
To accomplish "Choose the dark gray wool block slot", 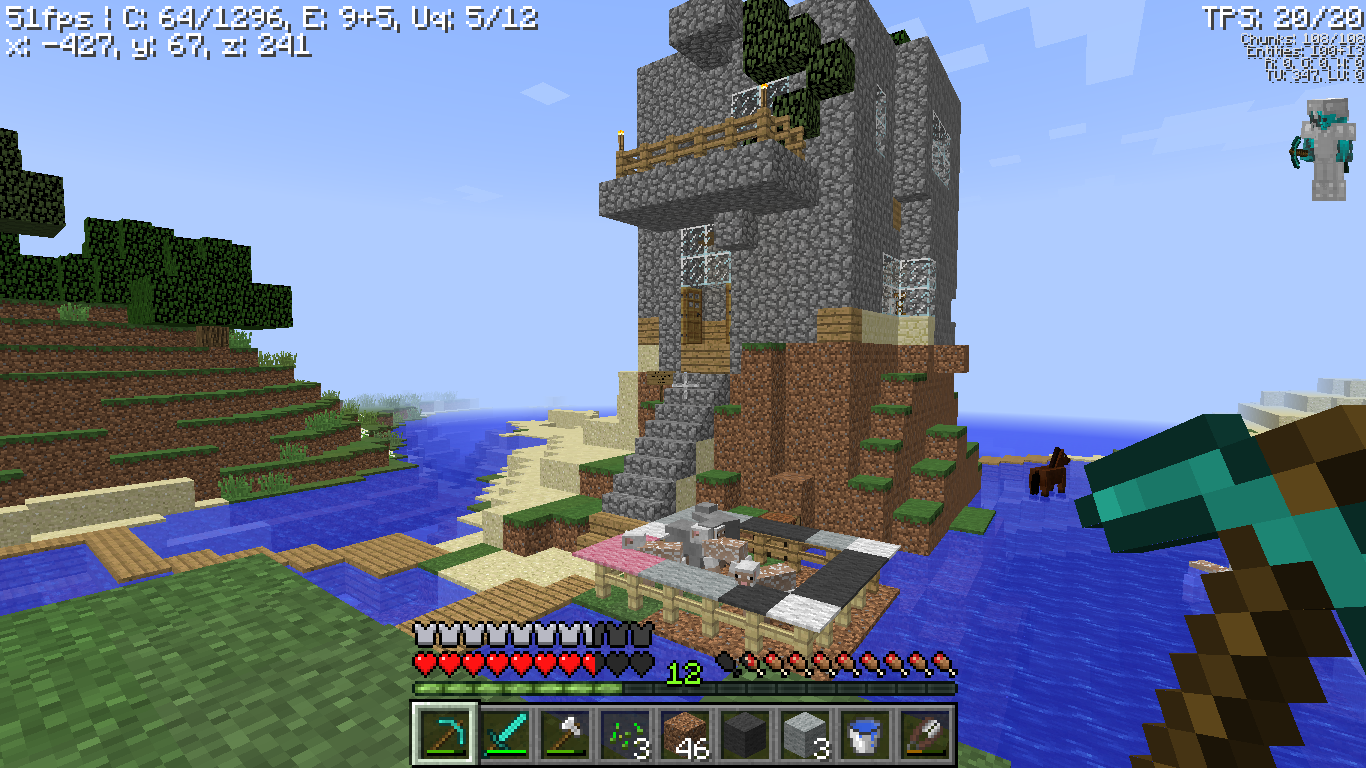I will [744, 735].
